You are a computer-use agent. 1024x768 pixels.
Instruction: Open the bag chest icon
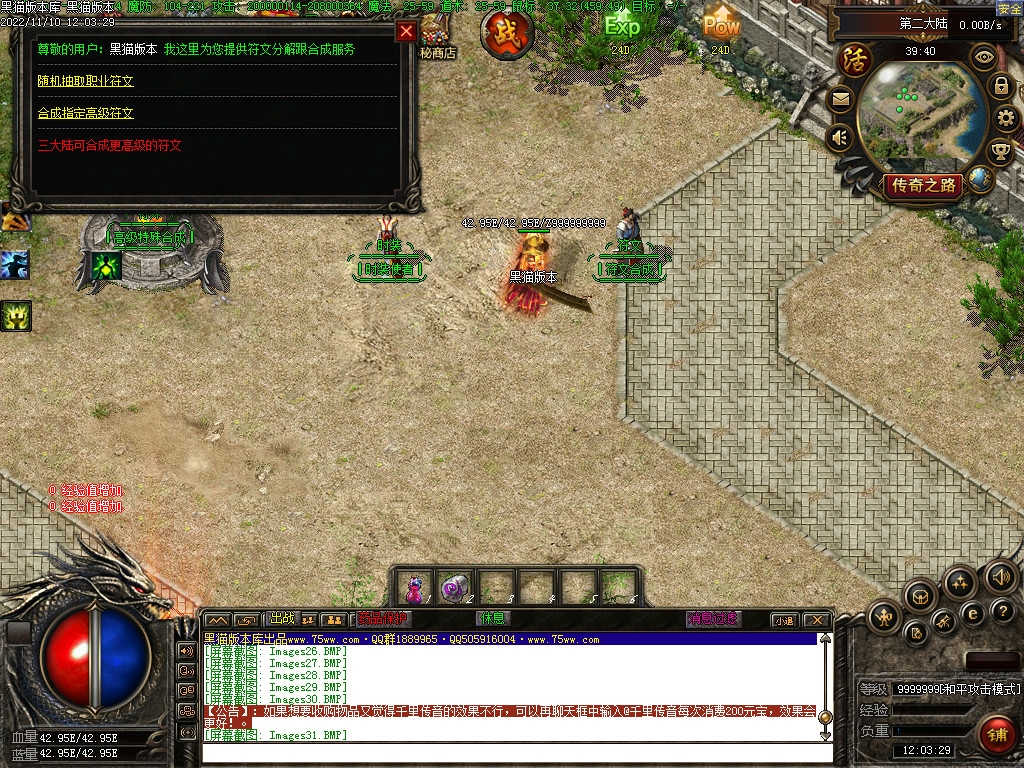click(x=920, y=597)
